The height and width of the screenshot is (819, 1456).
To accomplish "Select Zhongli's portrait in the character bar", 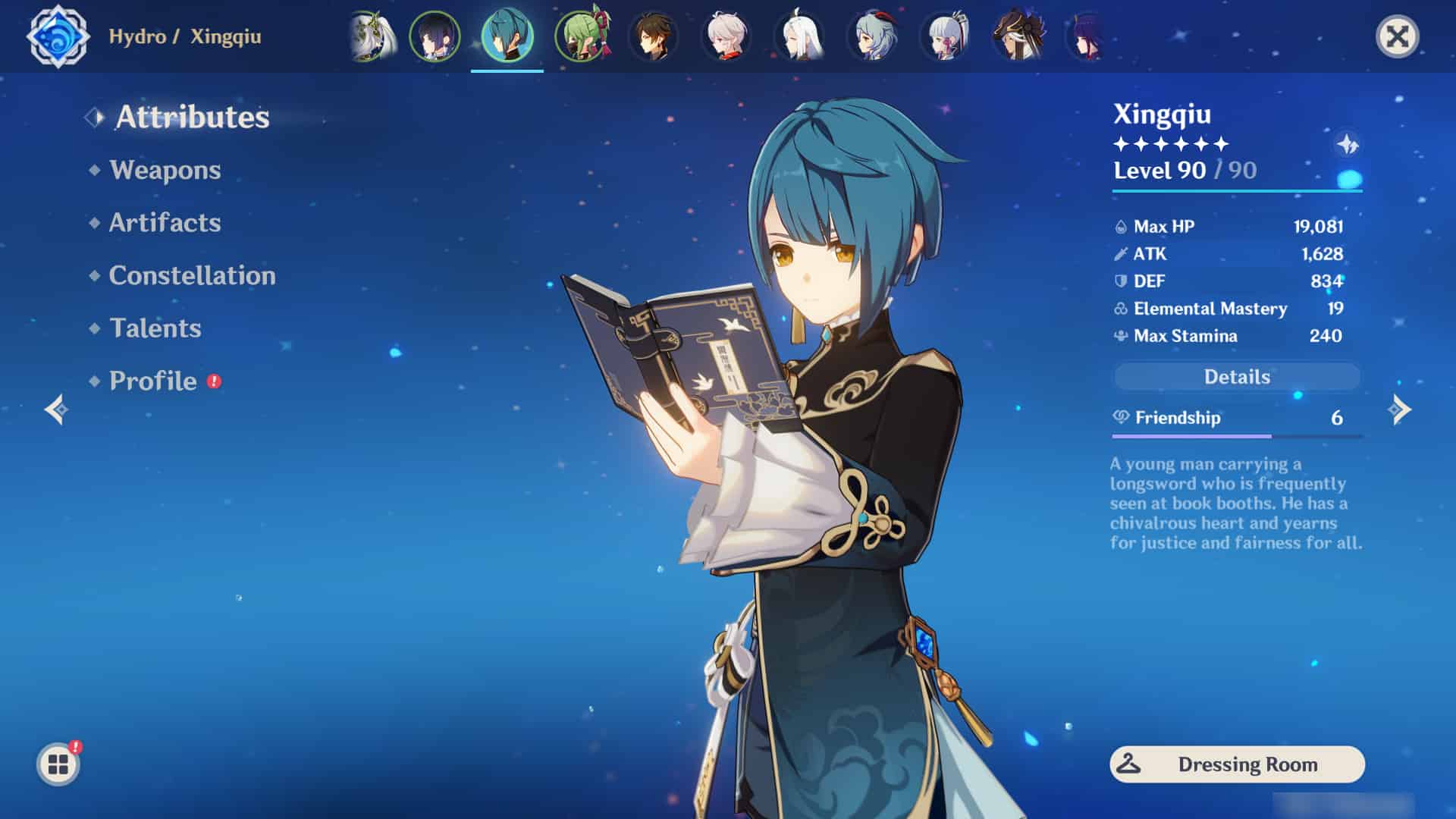I will 653,36.
